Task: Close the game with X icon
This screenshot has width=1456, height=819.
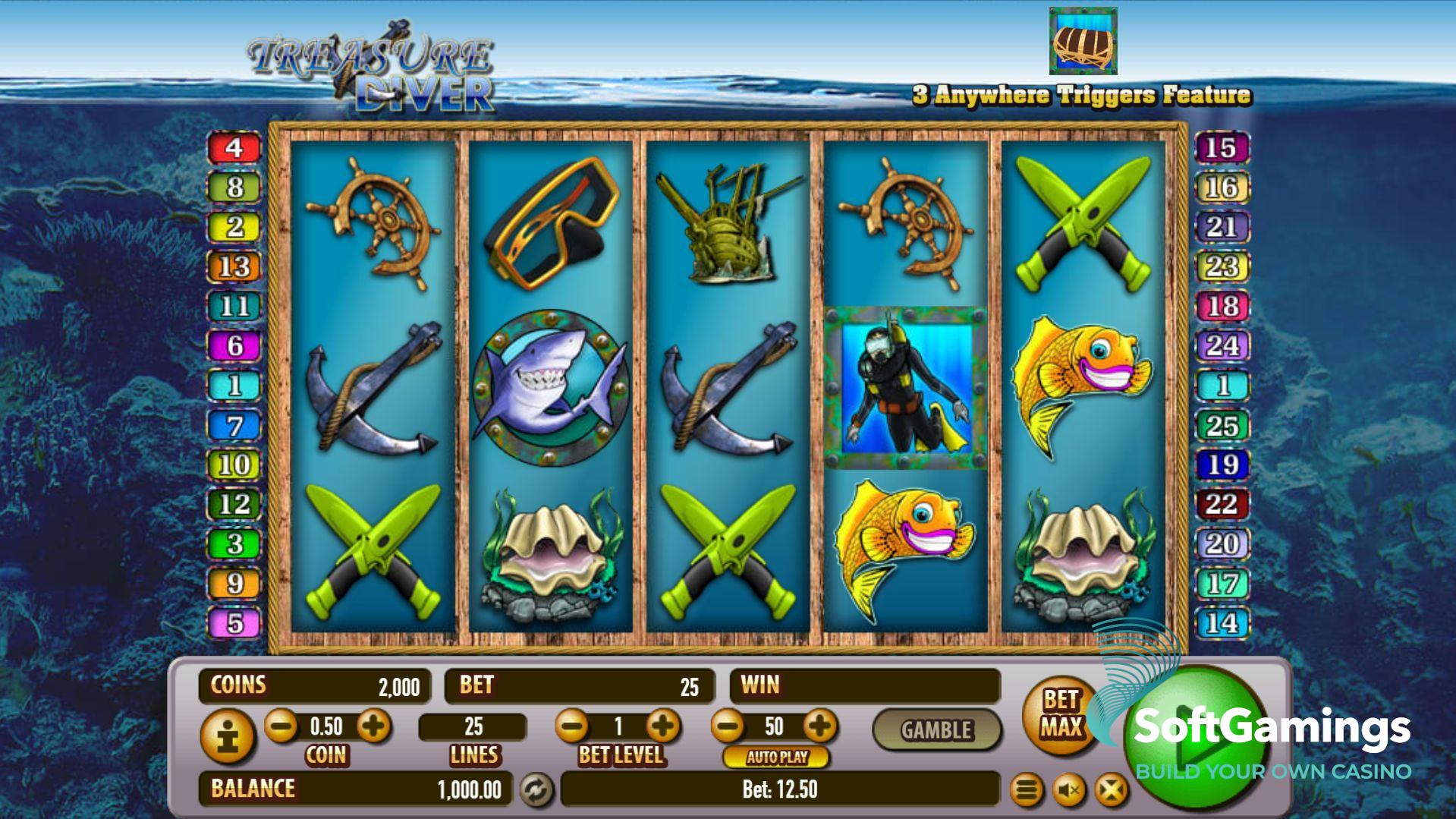Action: pyautogui.click(x=1111, y=791)
